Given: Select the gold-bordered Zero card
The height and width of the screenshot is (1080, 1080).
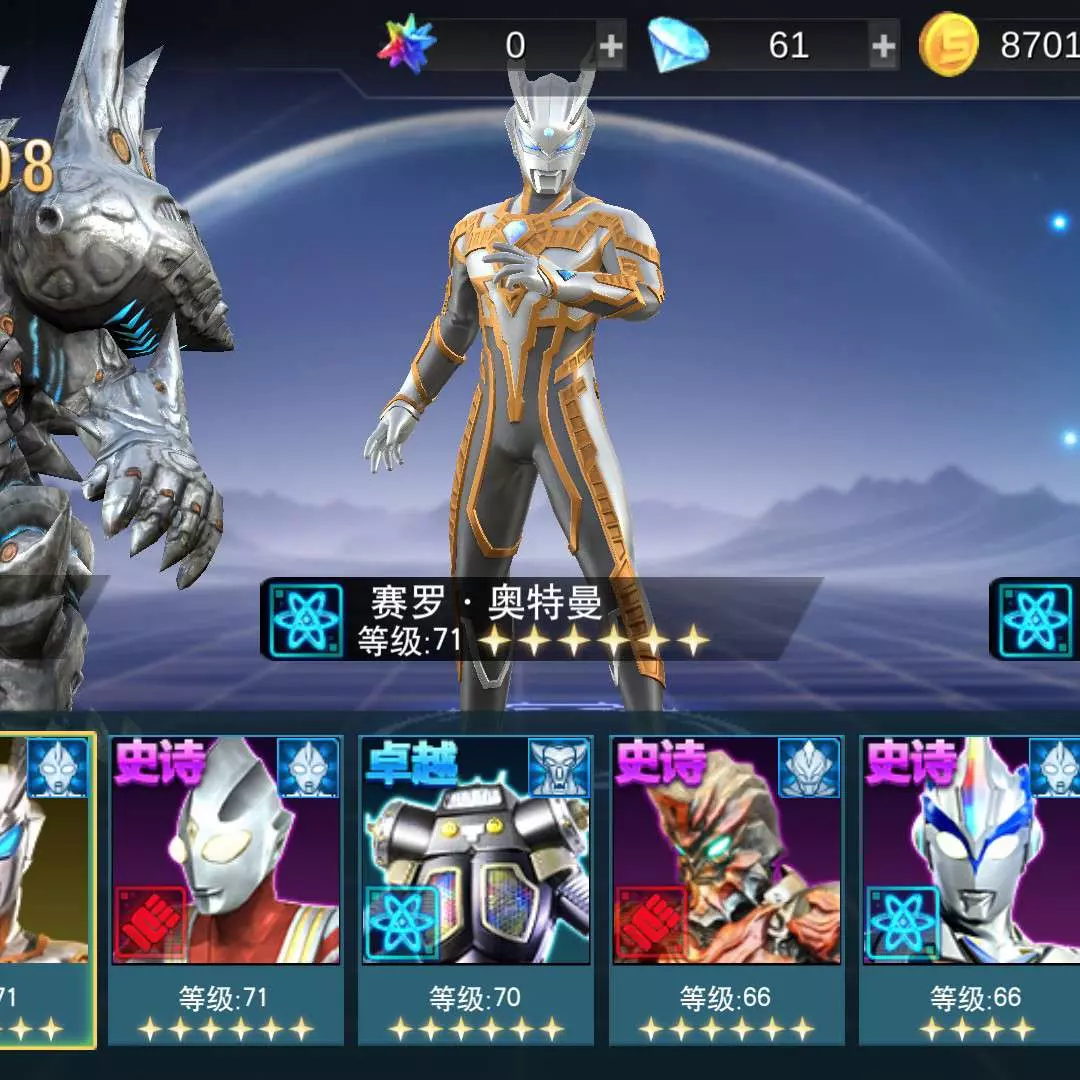Looking at the screenshot, I should tap(47, 890).
